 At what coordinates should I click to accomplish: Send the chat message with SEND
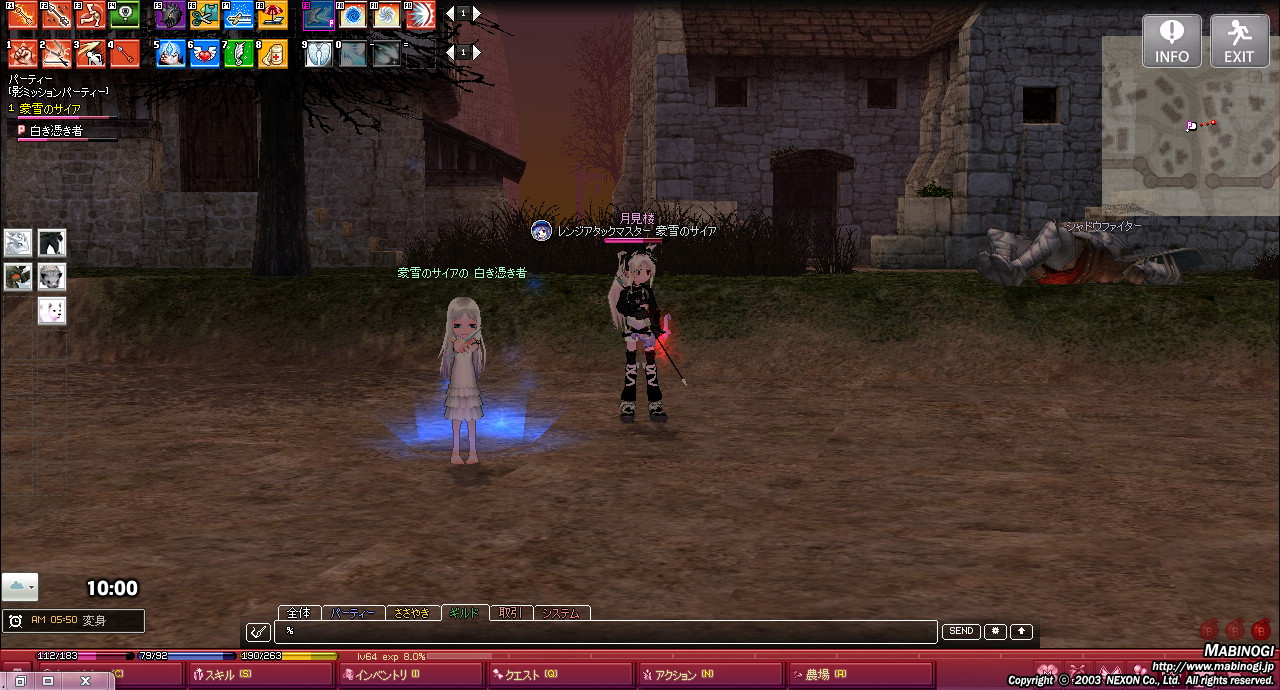coord(961,632)
